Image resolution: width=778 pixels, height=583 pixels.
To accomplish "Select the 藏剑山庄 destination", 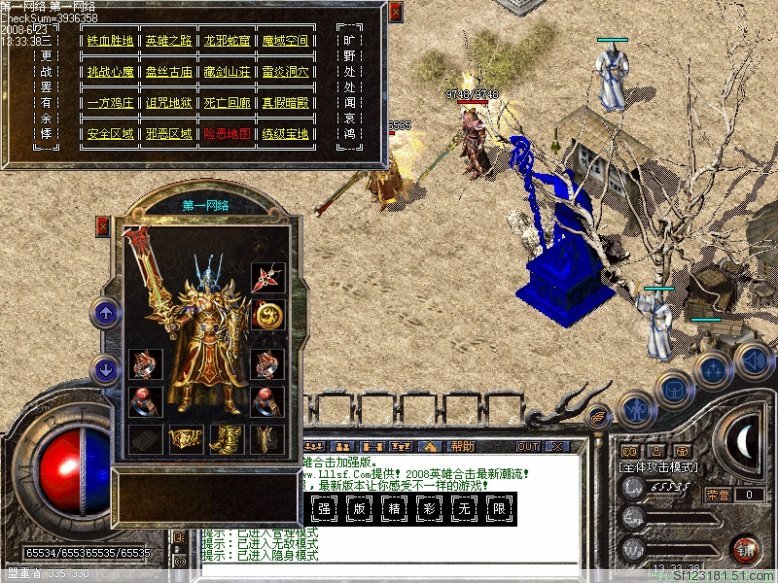I will 228,72.
